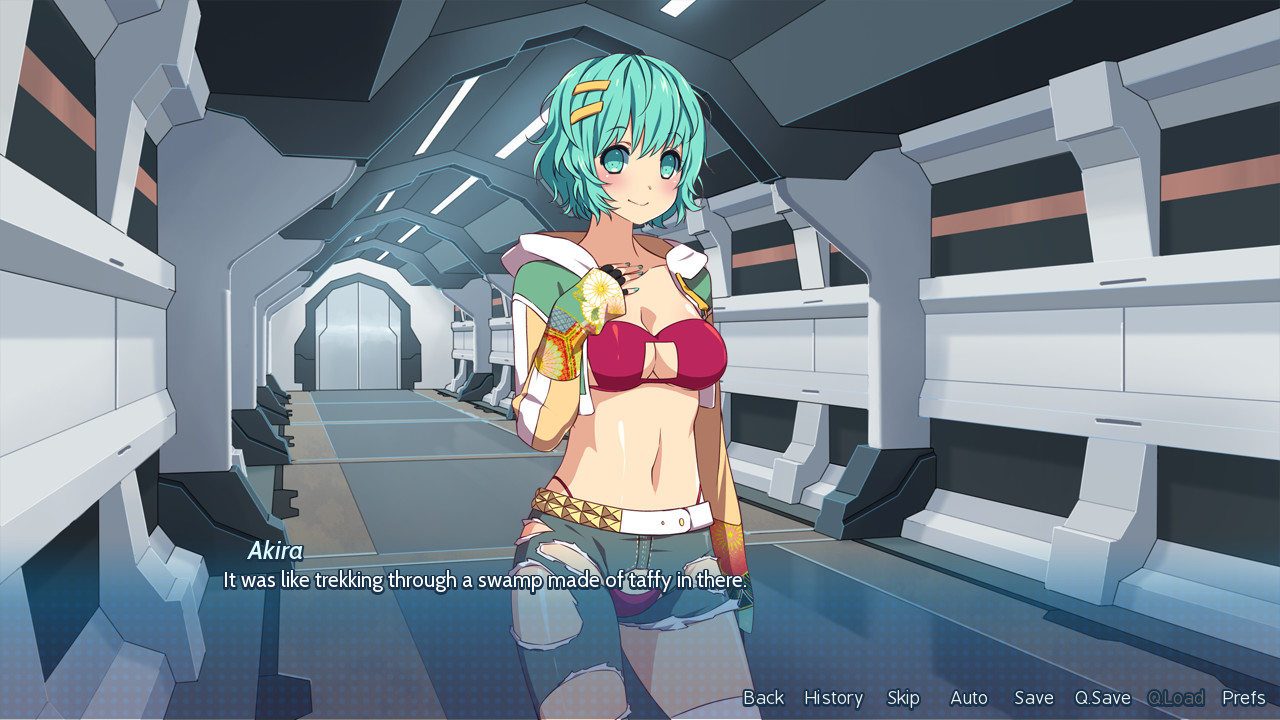1280x720 pixels.
Task: Toggle Auto-advance for dialogue
Action: [968, 698]
